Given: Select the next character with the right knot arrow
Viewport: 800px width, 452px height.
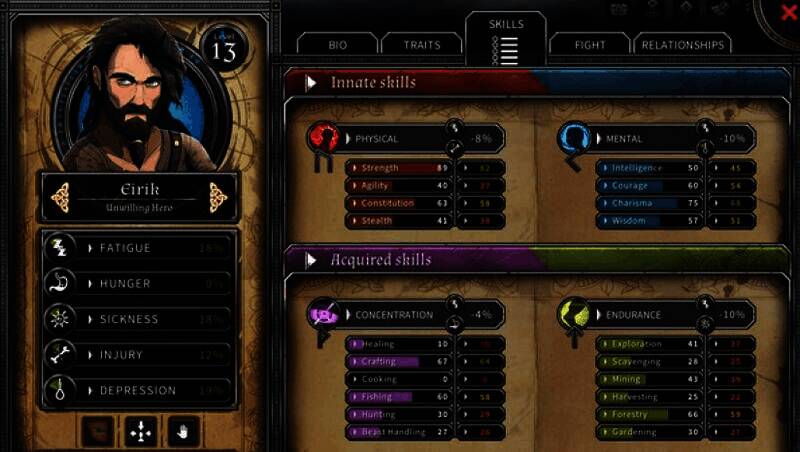Looking at the screenshot, I should point(218,195).
